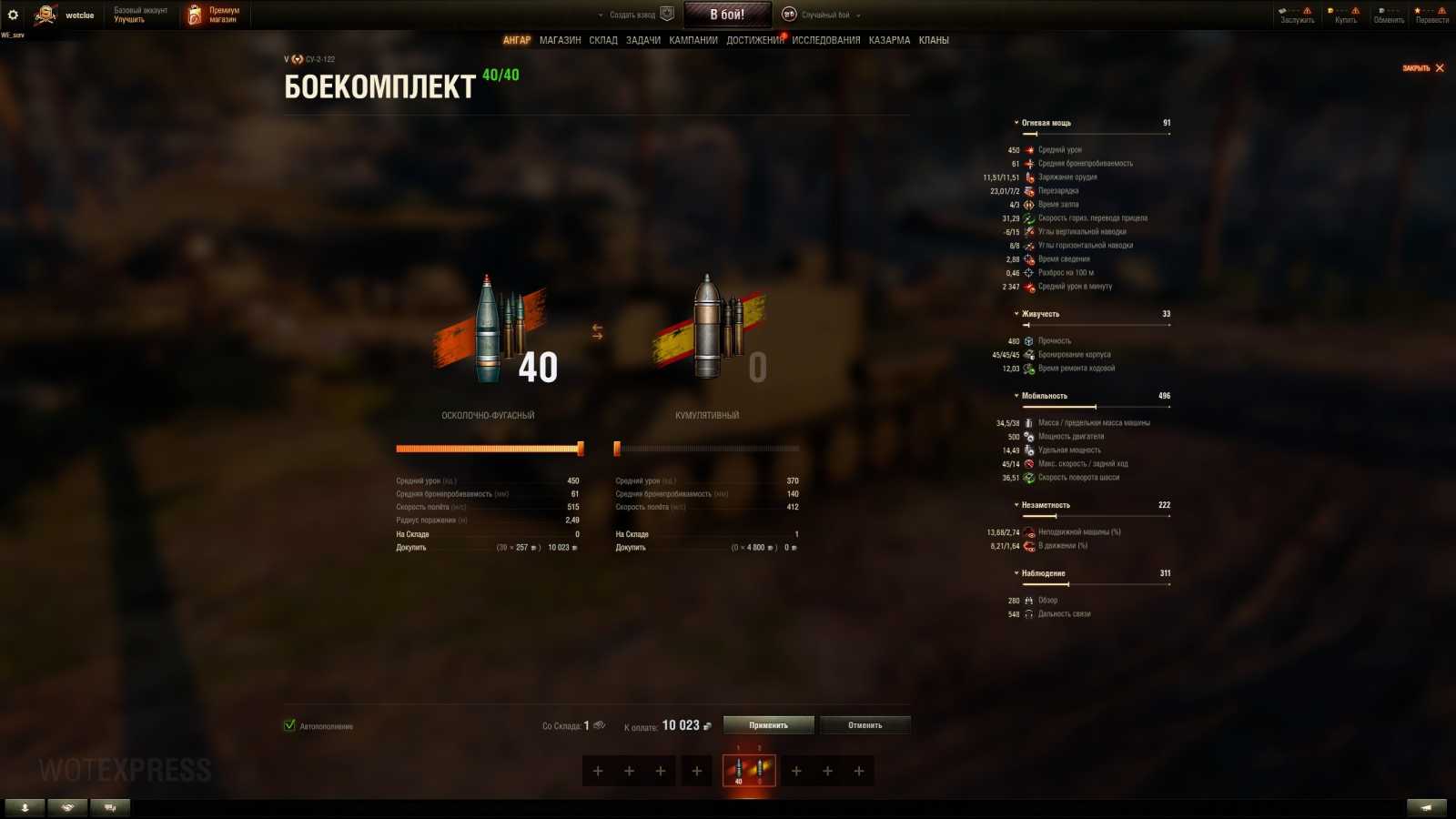Open the Премиум магазин icon
Image resolution: width=1456 pixels, height=819 pixels.
tap(192, 13)
